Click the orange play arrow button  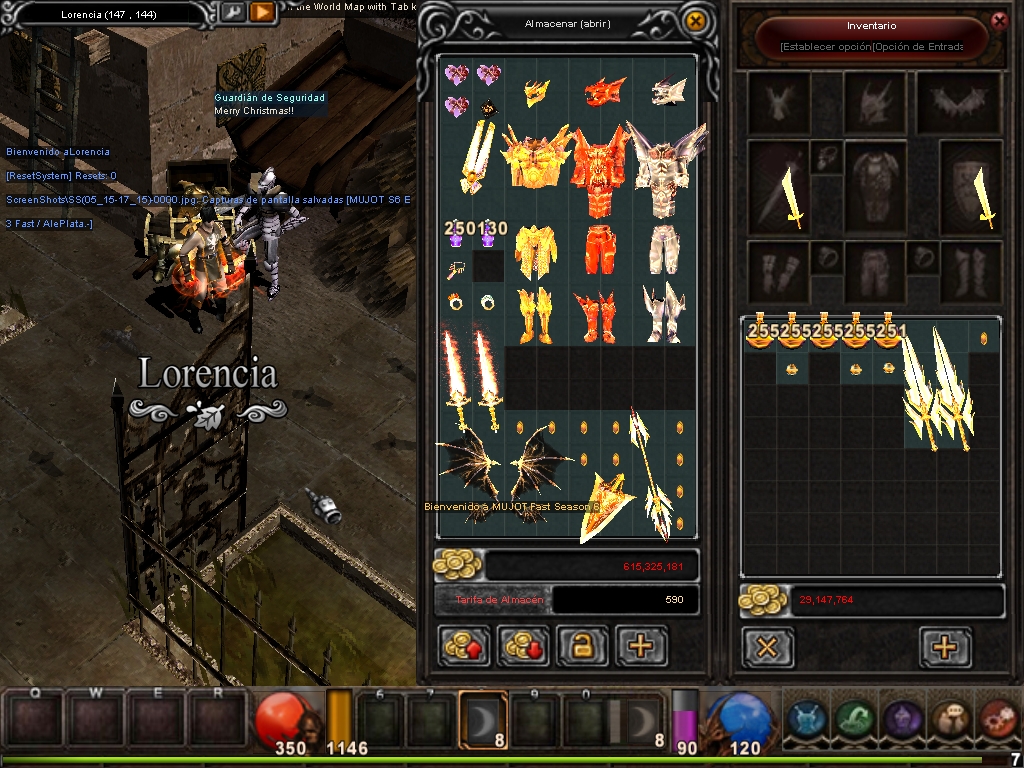pyautogui.click(x=261, y=13)
